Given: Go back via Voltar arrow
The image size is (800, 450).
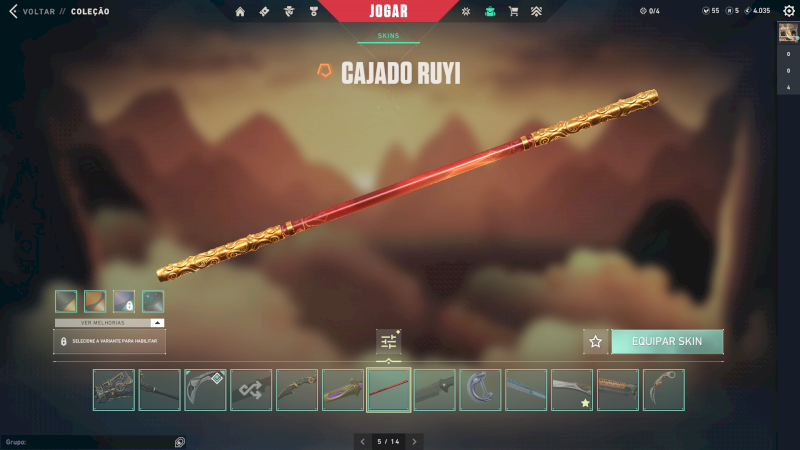Looking at the screenshot, I should 13,12.
